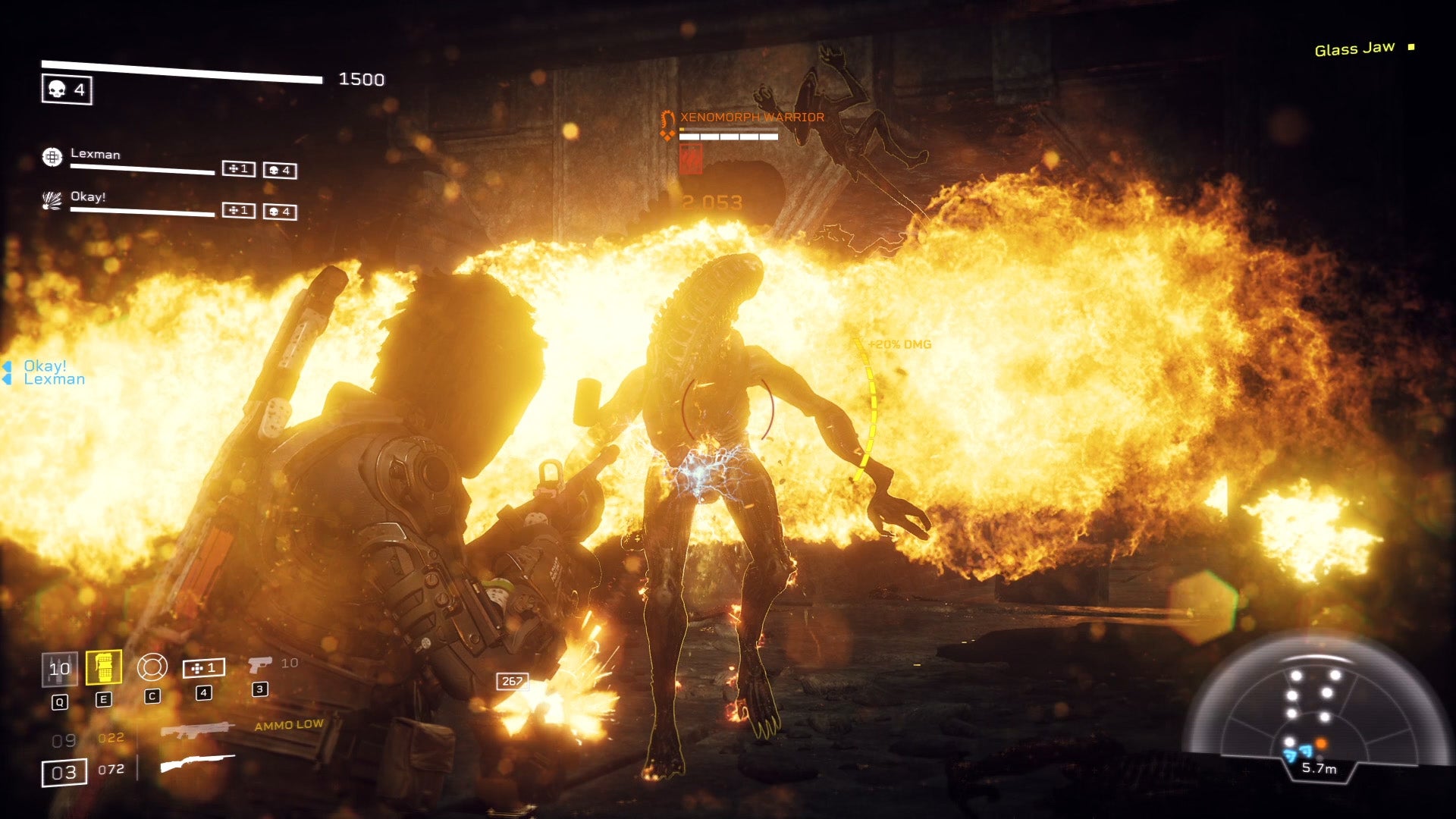Click the skull counter badge beside Lexman

coord(281,169)
